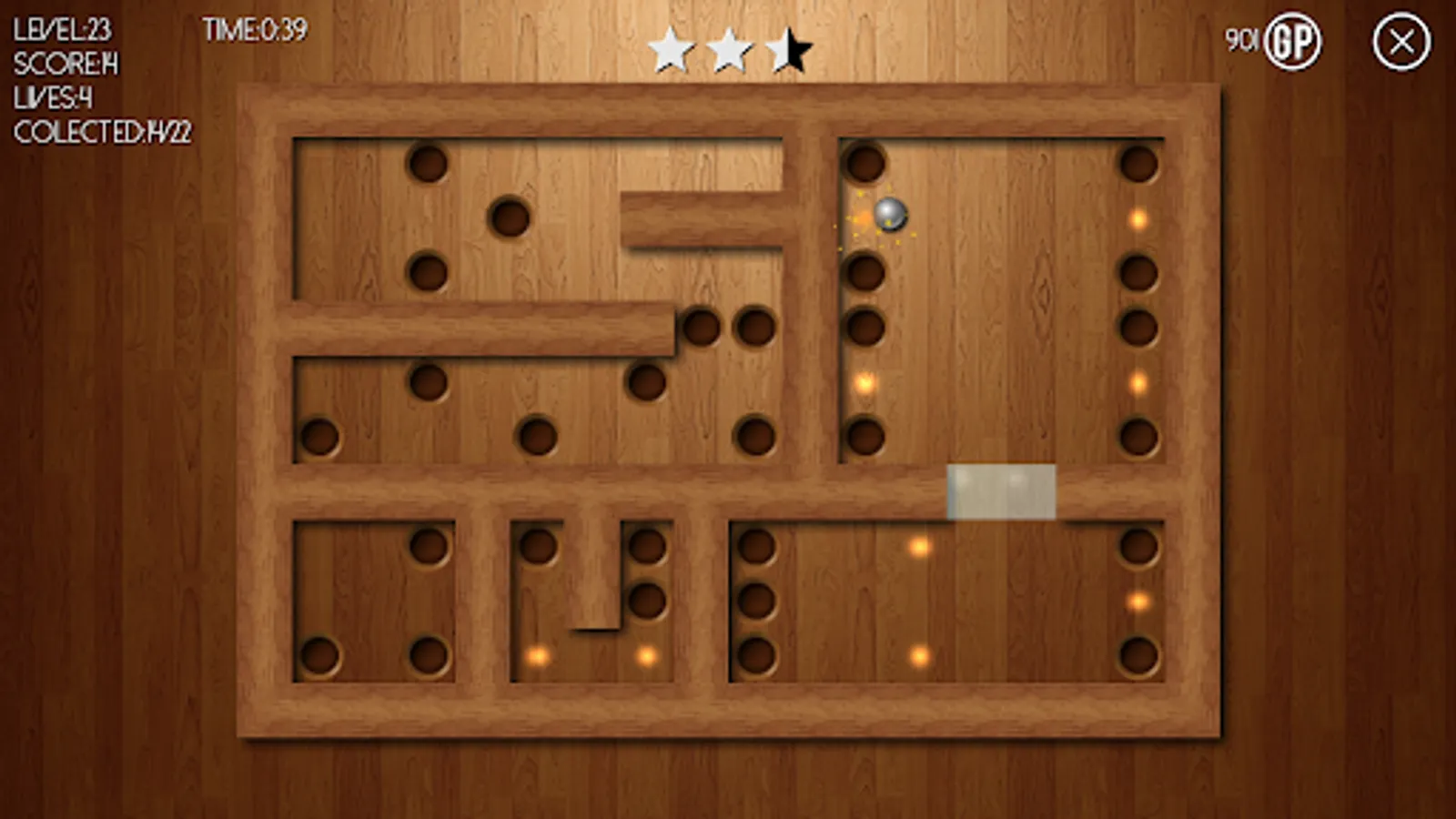
Task: Select the white ice patch on the maze floor
Action: click(x=1001, y=492)
